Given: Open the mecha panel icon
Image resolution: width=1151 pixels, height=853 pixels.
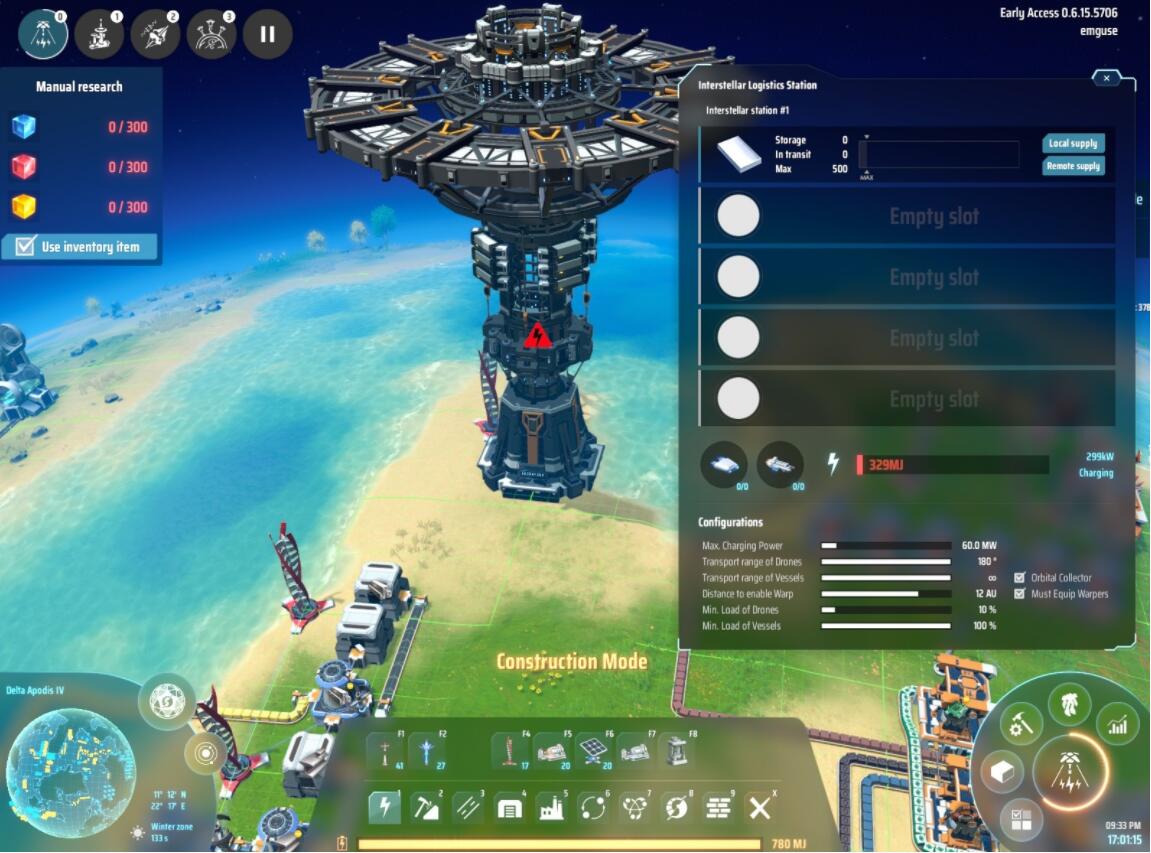Looking at the screenshot, I should click(x=1069, y=703).
